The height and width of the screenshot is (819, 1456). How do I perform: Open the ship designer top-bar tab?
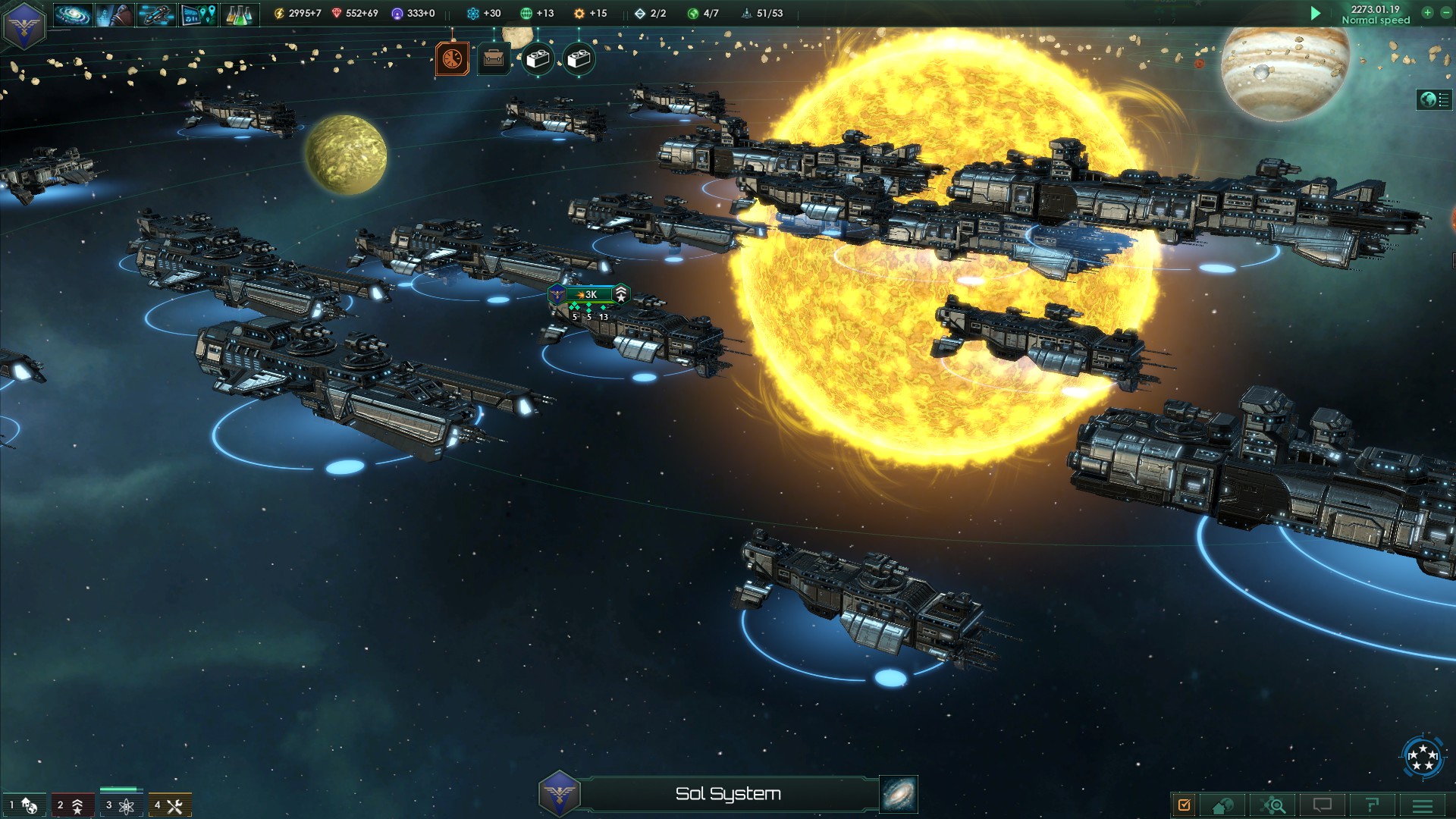point(157,14)
